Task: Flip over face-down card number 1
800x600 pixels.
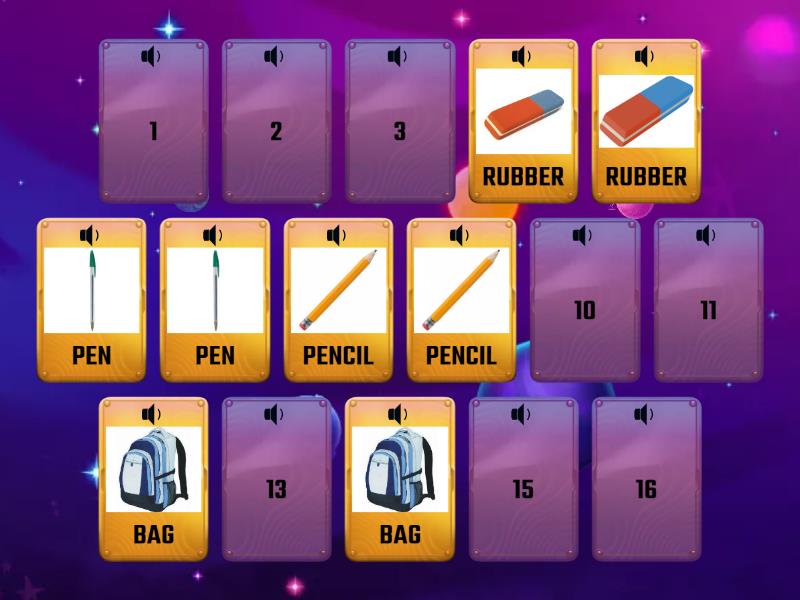Action: [153, 132]
